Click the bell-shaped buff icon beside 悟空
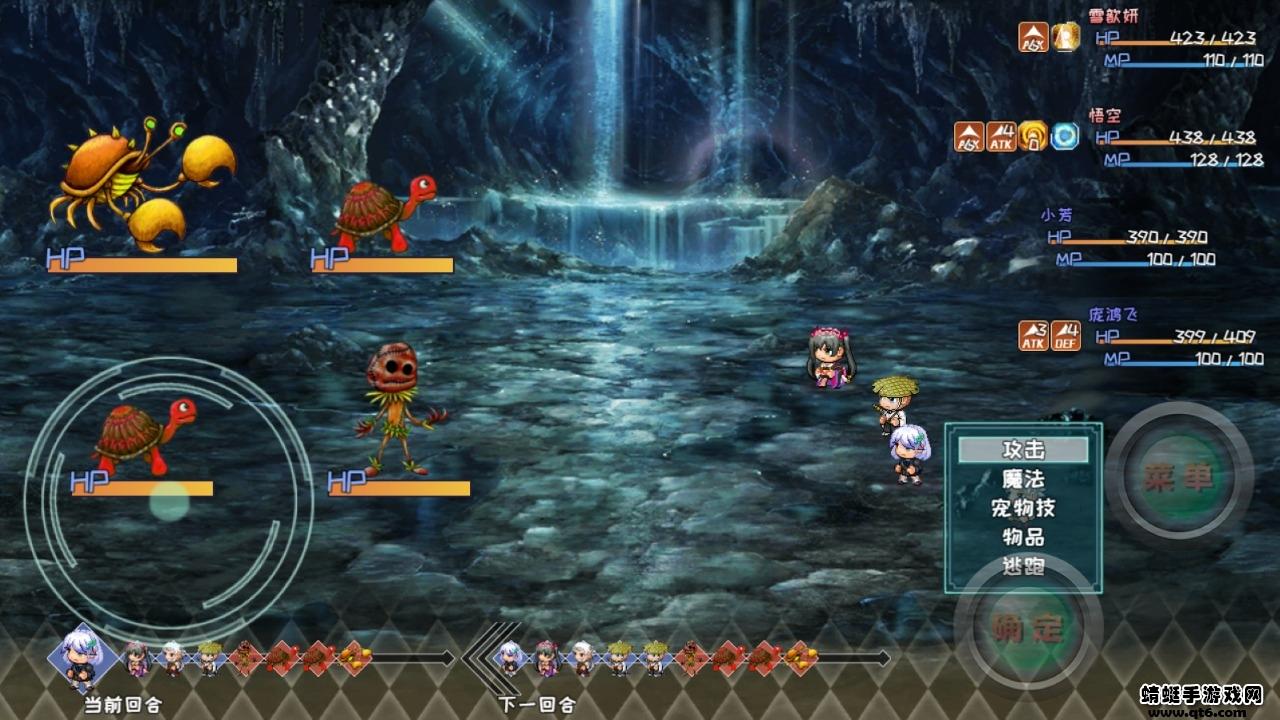 pyautogui.click(x=1032, y=135)
